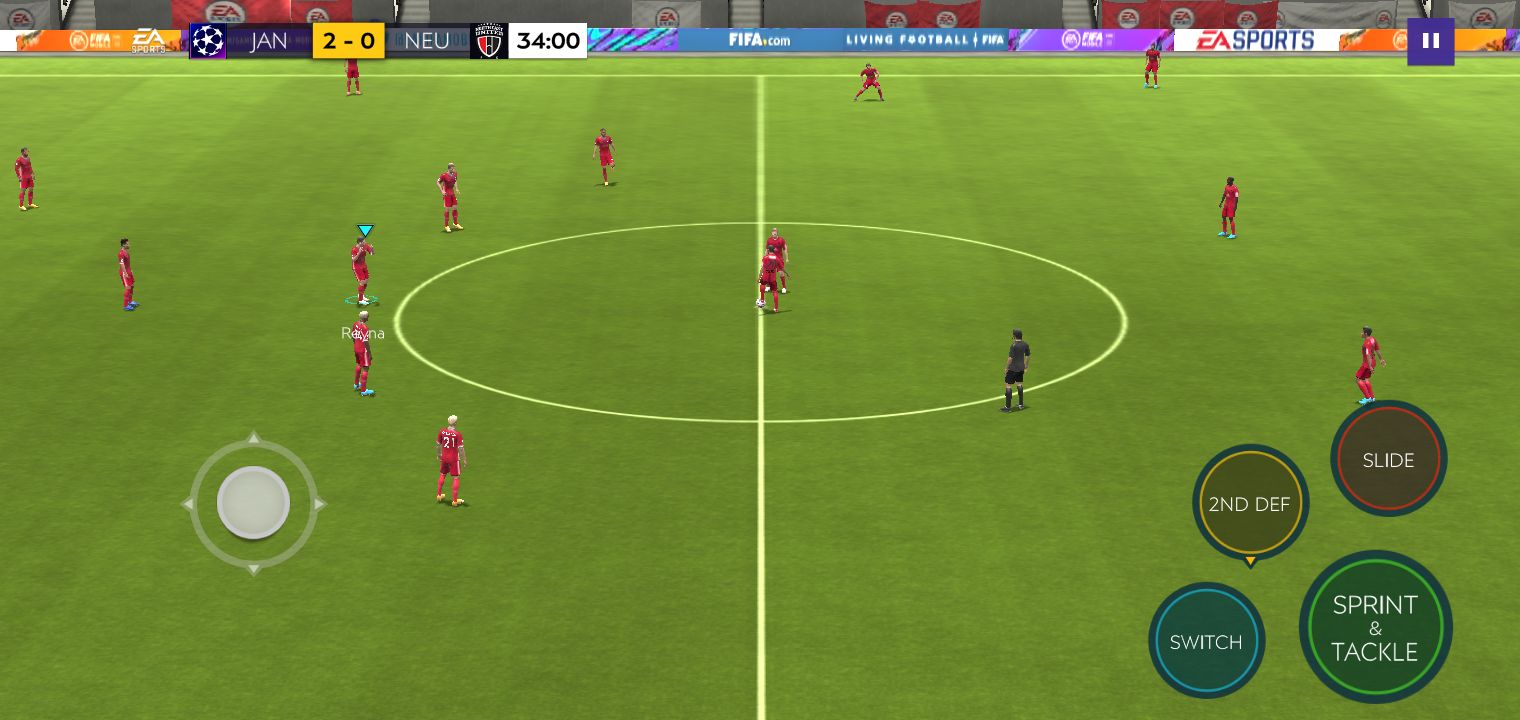
Task: Select the Champions League logo on the scoreboard
Action: (208, 41)
